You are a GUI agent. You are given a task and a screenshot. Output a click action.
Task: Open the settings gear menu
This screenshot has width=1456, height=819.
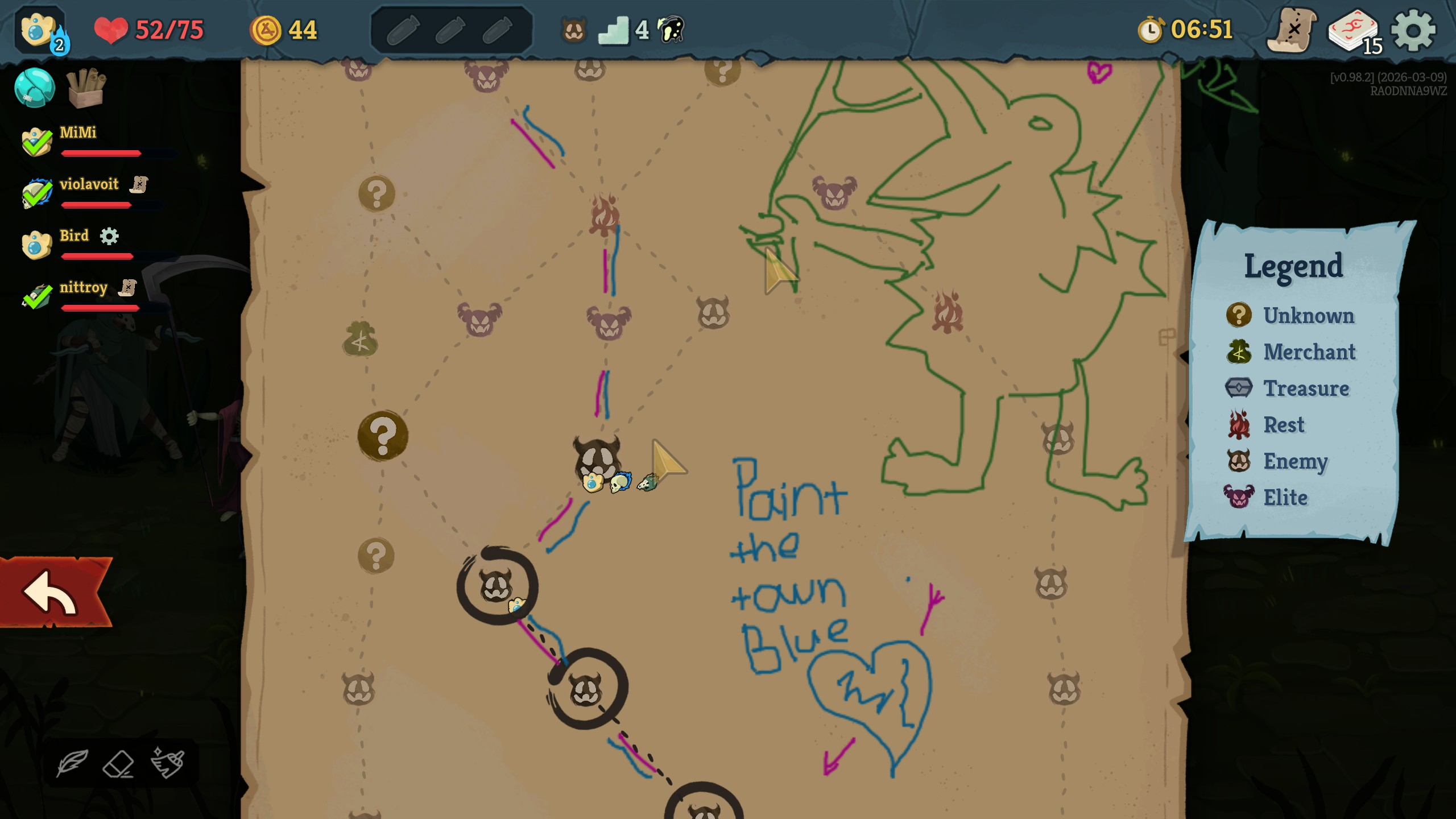click(x=1413, y=30)
